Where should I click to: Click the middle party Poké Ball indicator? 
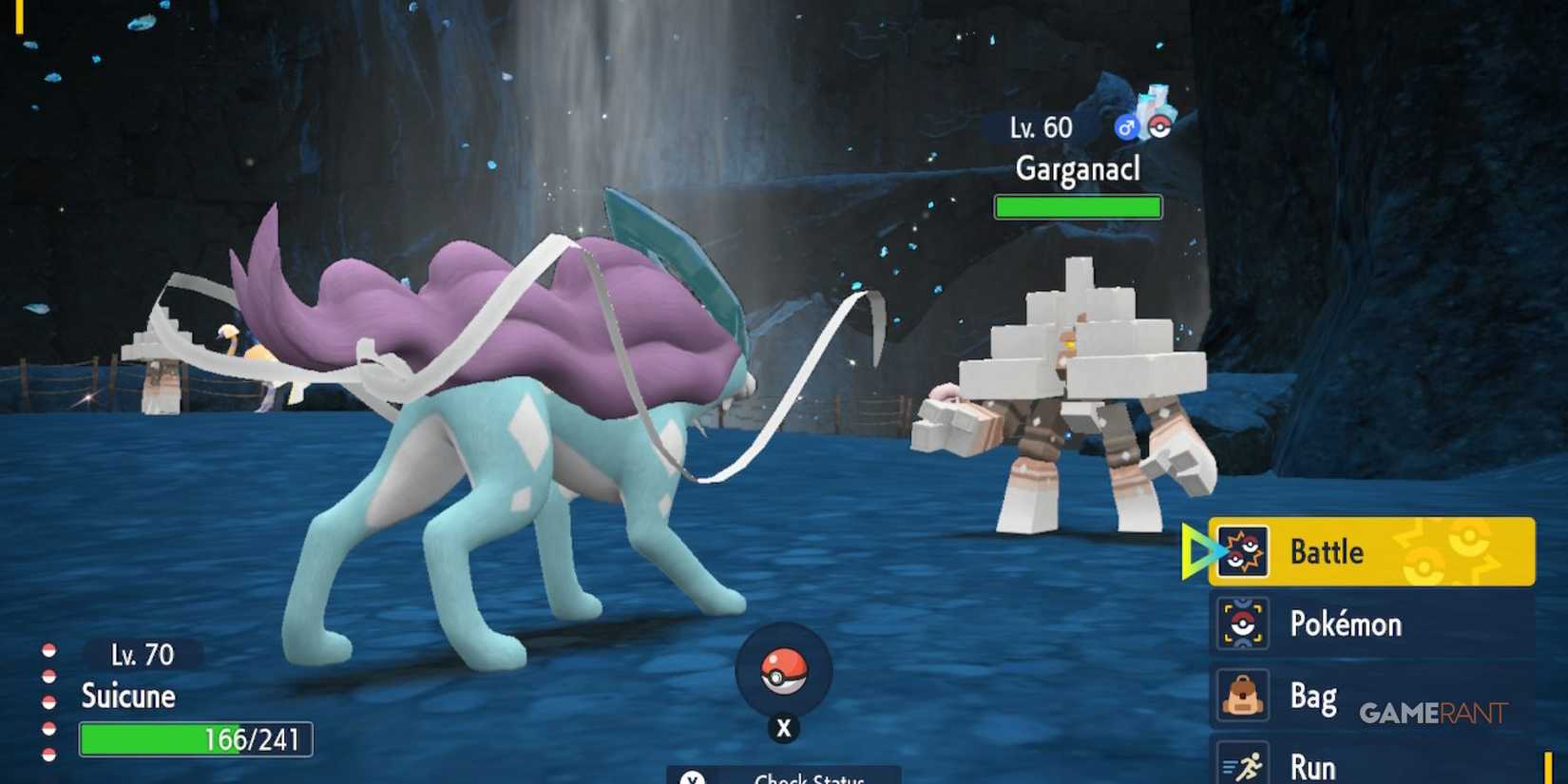click(49, 701)
